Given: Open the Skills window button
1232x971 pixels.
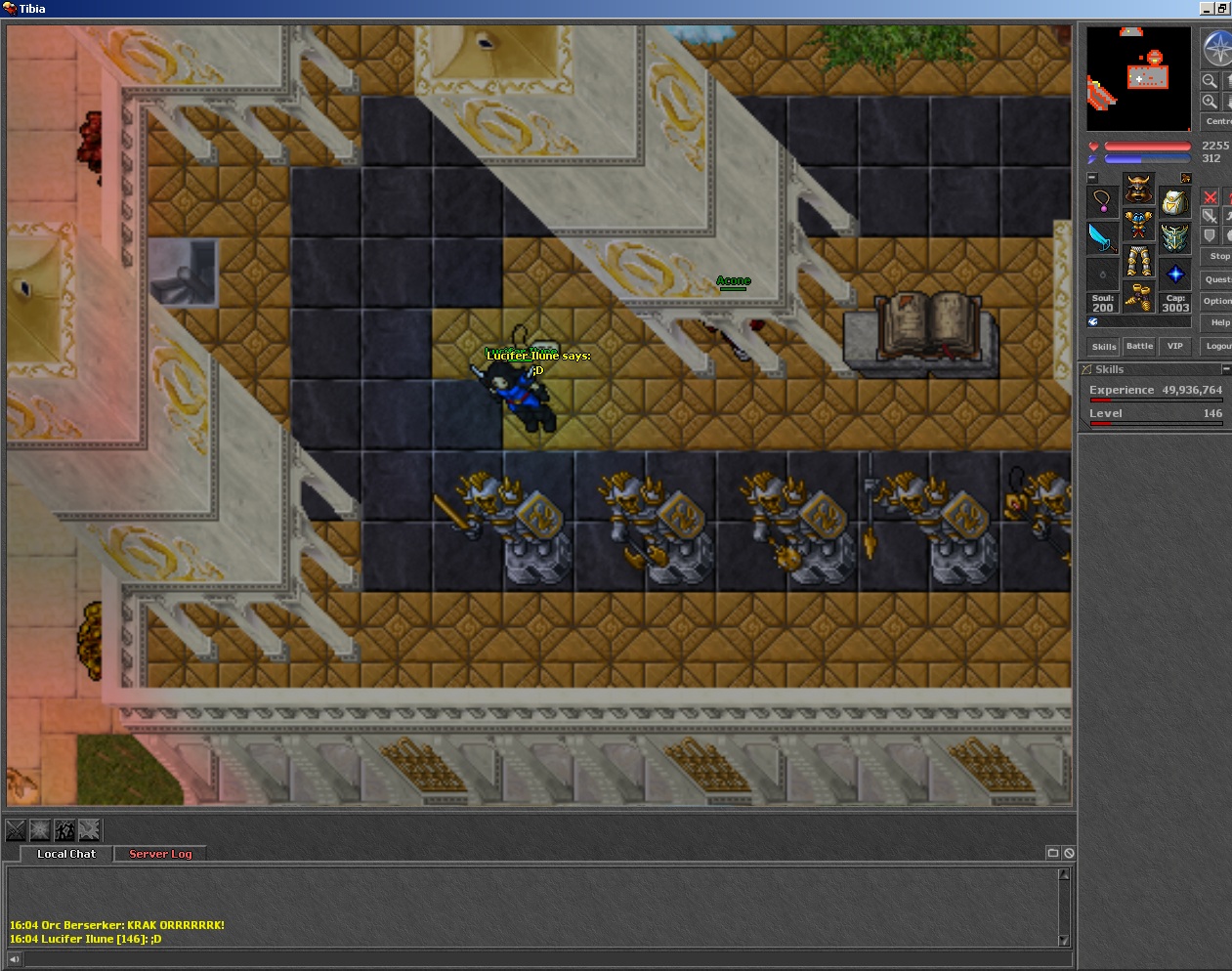Looking at the screenshot, I should click(x=1104, y=347).
